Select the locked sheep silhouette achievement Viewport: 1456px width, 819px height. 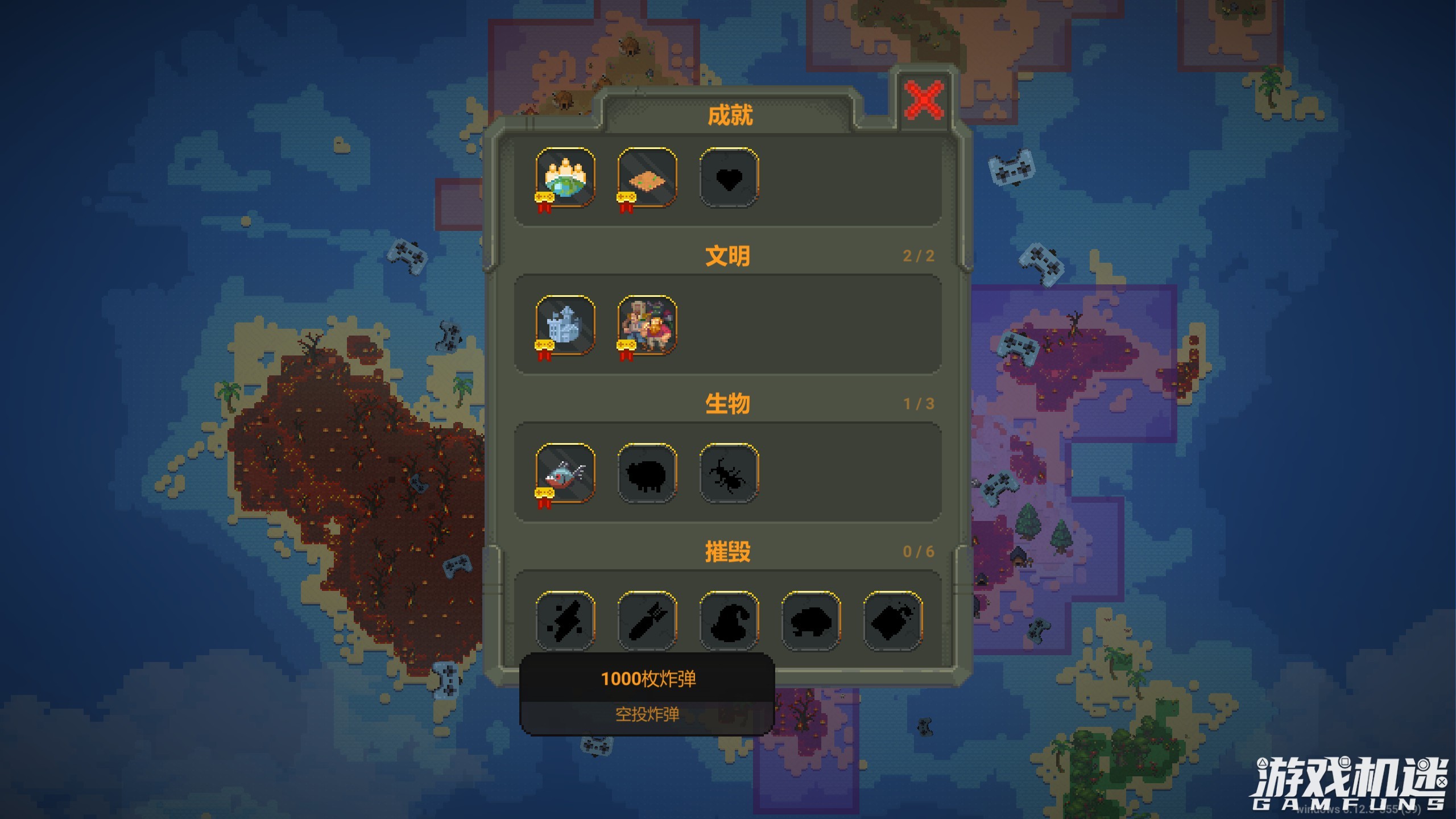coord(647,473)
